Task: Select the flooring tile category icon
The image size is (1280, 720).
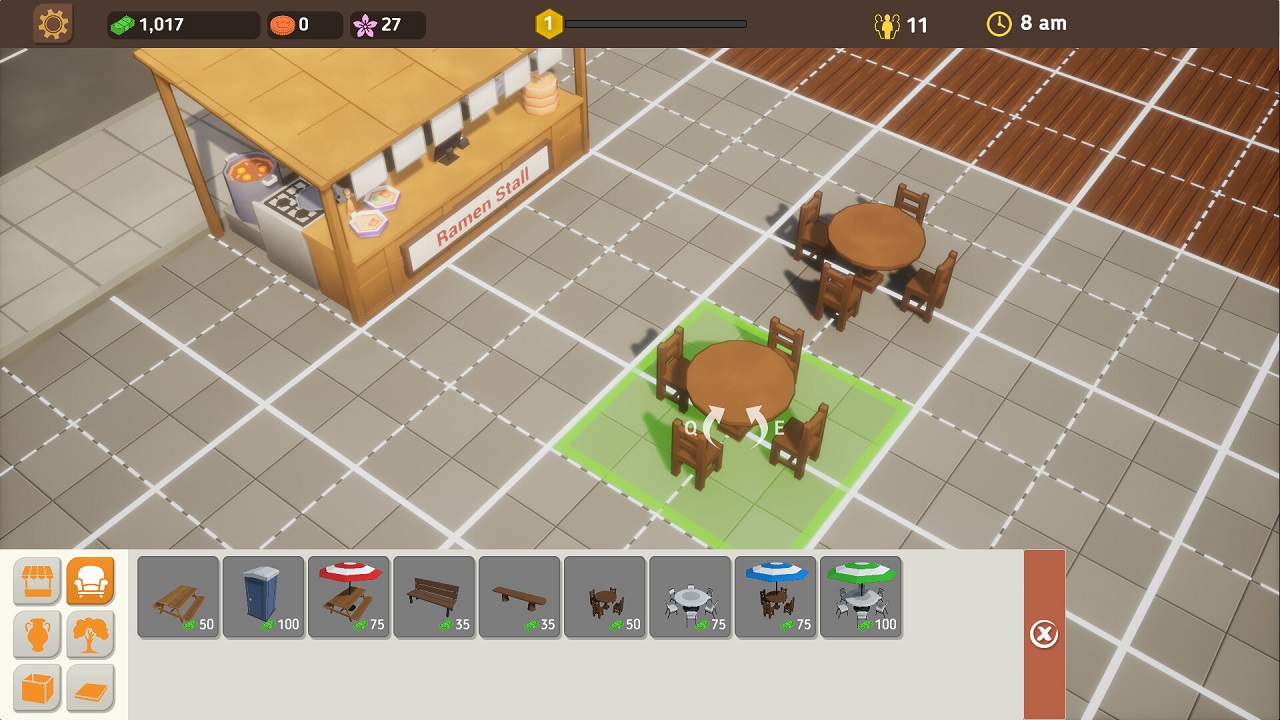Action: 90,688
